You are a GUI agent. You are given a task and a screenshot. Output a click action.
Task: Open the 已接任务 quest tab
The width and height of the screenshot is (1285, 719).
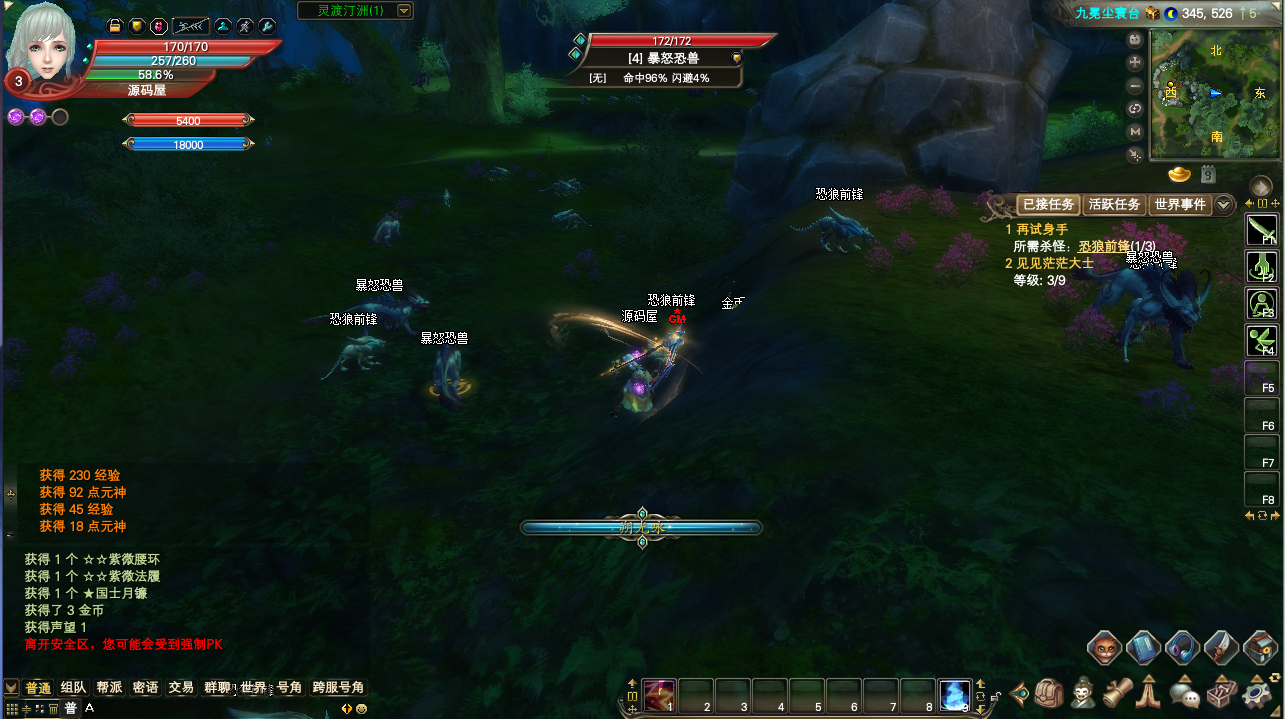coord(1049,204)
